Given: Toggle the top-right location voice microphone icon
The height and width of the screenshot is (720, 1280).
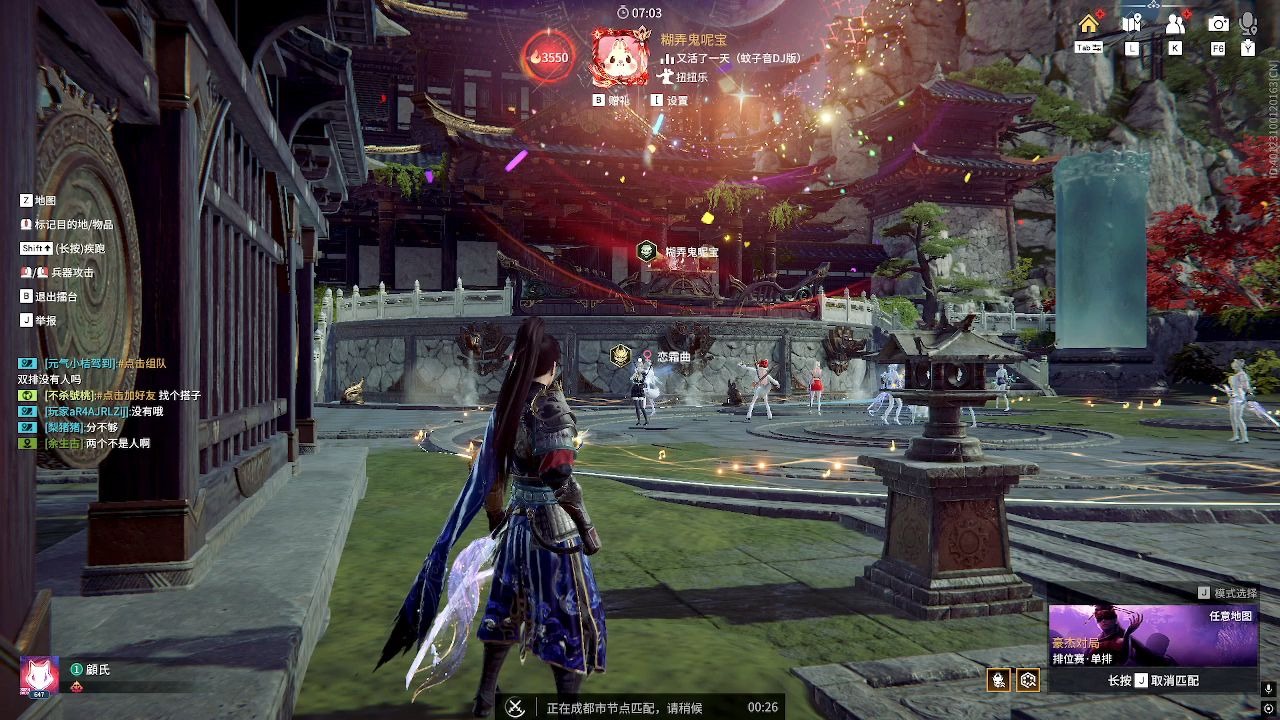Looking at the screenshot, I should (x=1248, y=24).
